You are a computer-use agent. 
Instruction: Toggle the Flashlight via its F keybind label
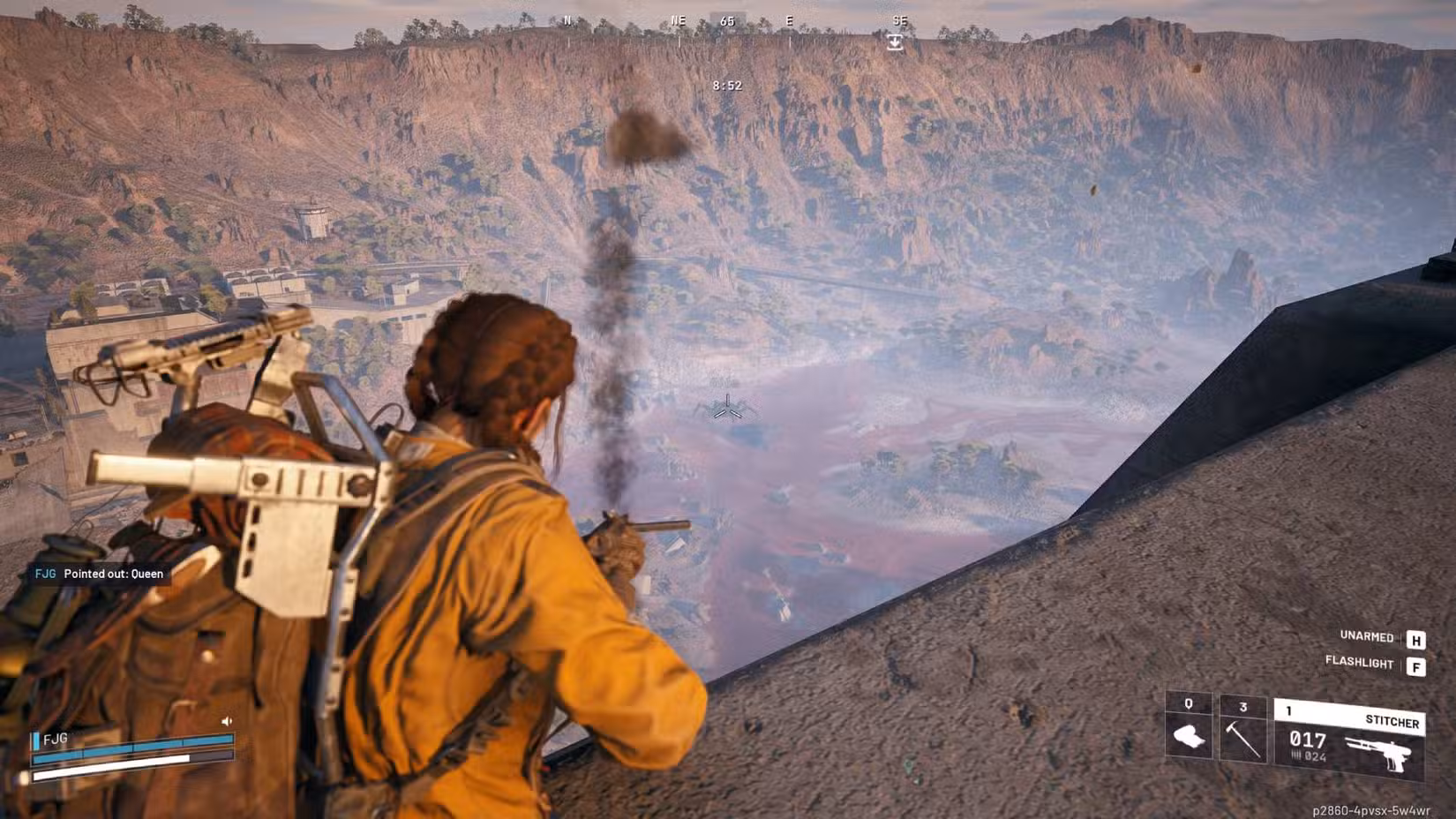click(1361, 662)
